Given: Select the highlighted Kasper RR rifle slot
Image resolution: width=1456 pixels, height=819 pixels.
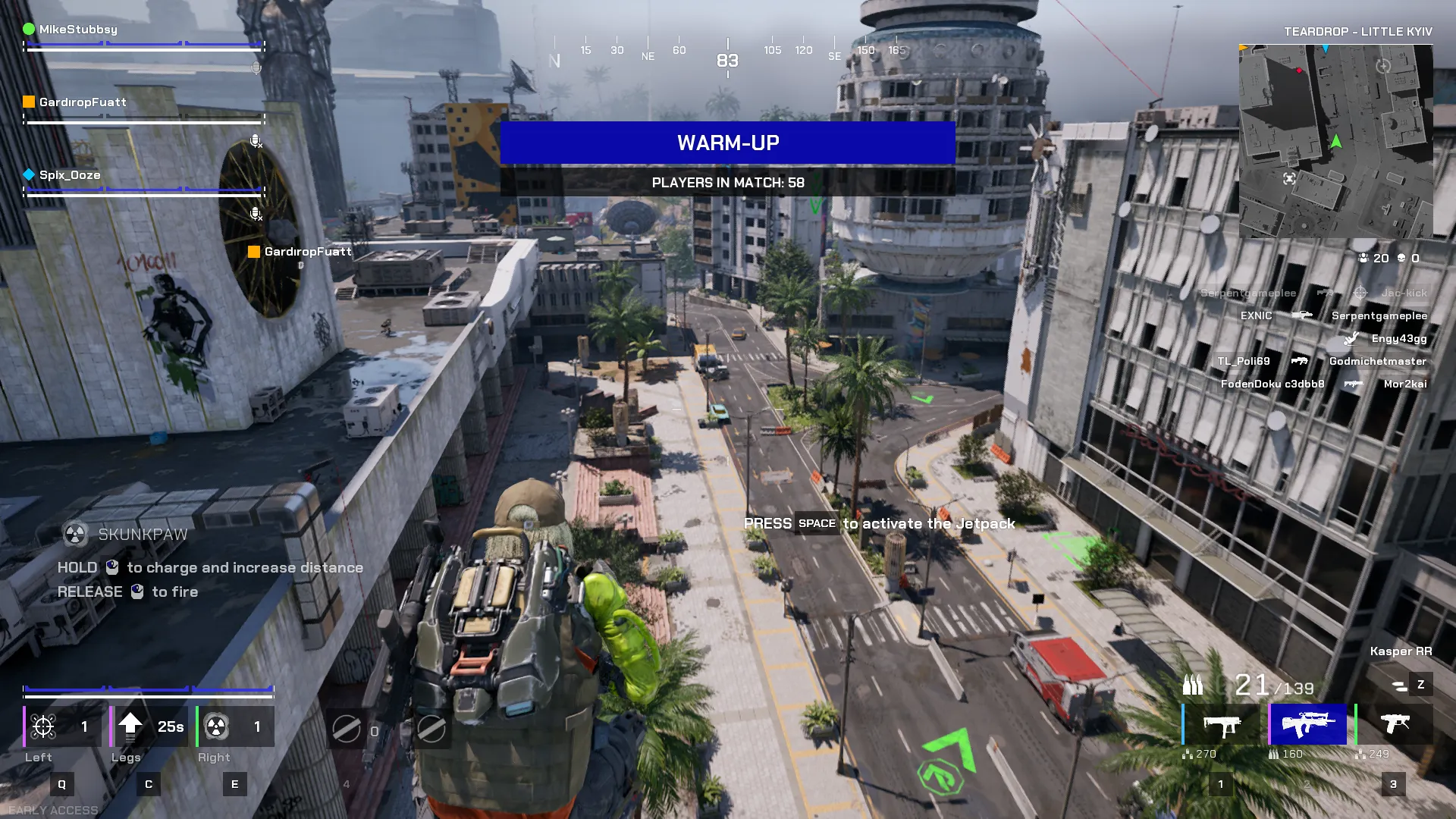Looking at the screenshot, I should [x=1307, y=725].
